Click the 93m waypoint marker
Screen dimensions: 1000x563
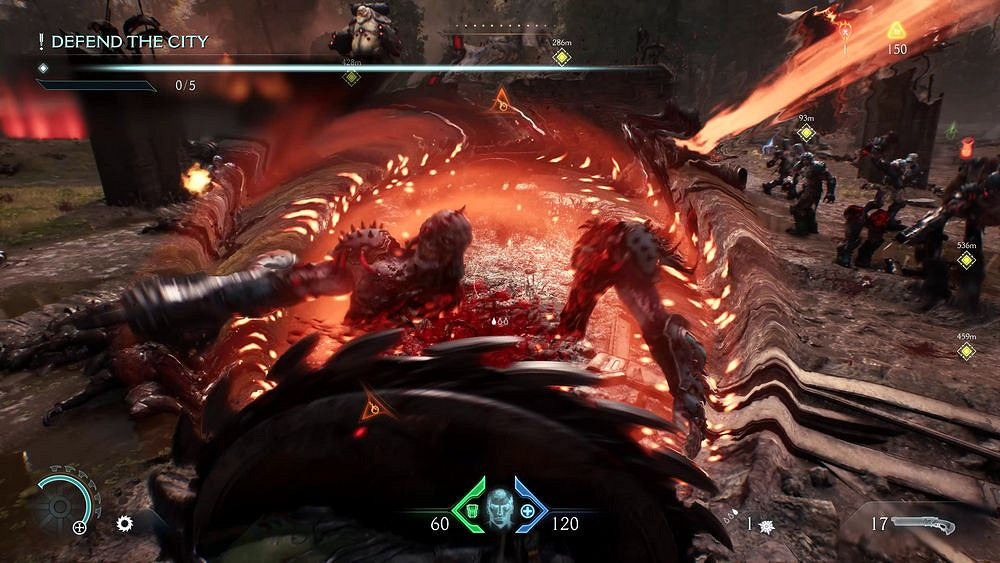[806, 133]
